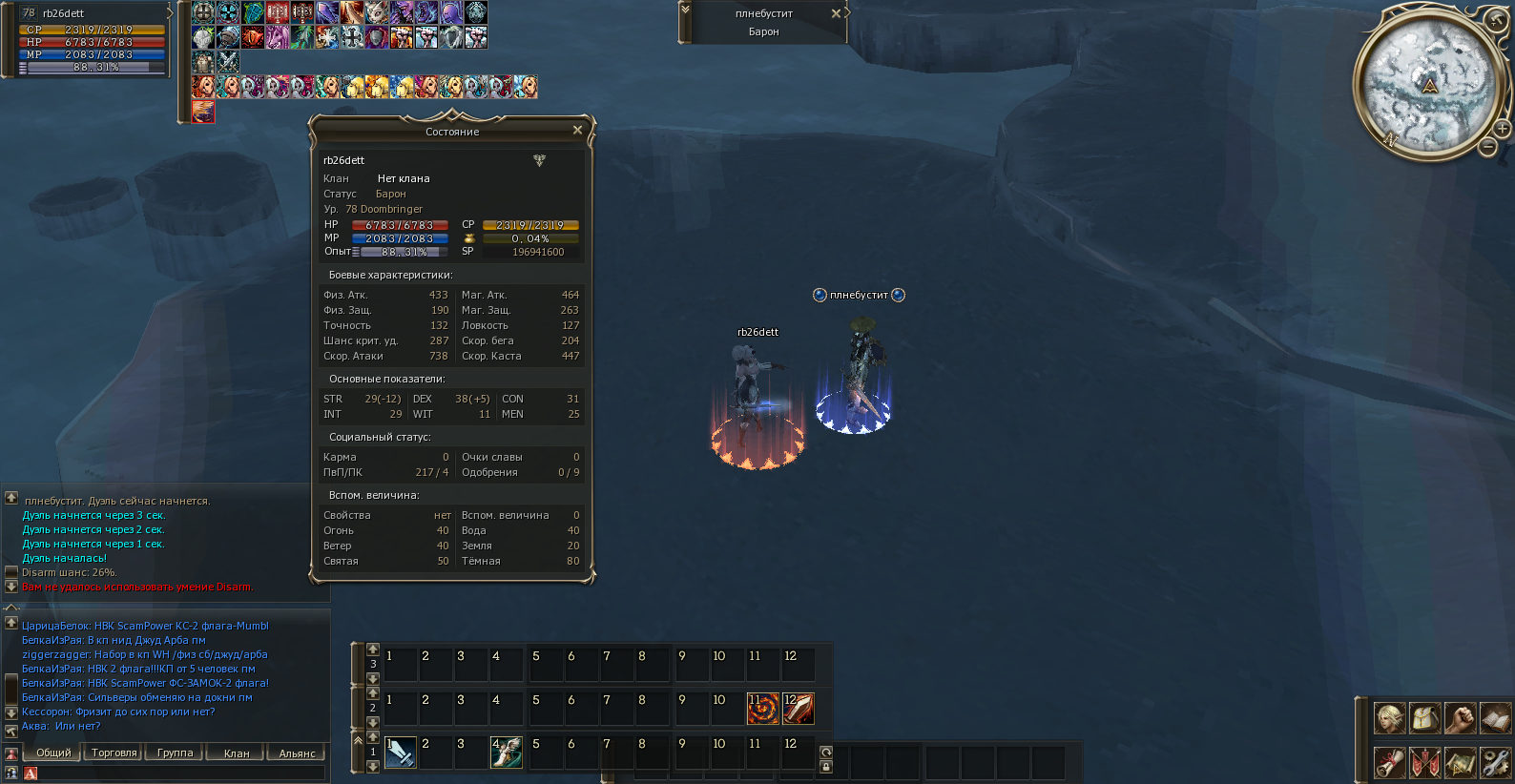Activate the fiery swirl skill in slot 11
Image resolution: width=1515 pixels, height=784 pixels.
click(762, 709)
